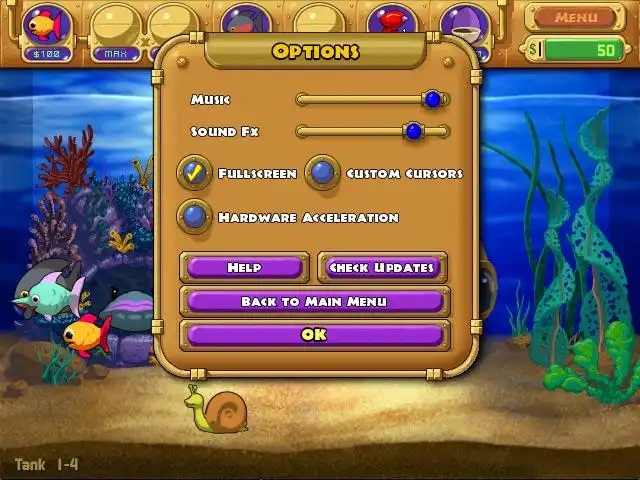Enable Custom Cursors option
640x480 pixels.
click(x=322, y=173)
